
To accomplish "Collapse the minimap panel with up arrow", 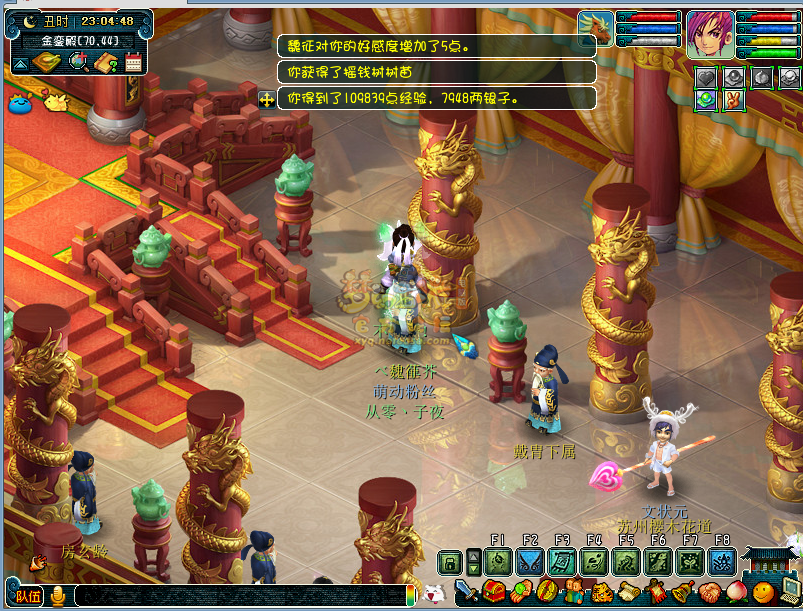I will click(x=20, y=64).
